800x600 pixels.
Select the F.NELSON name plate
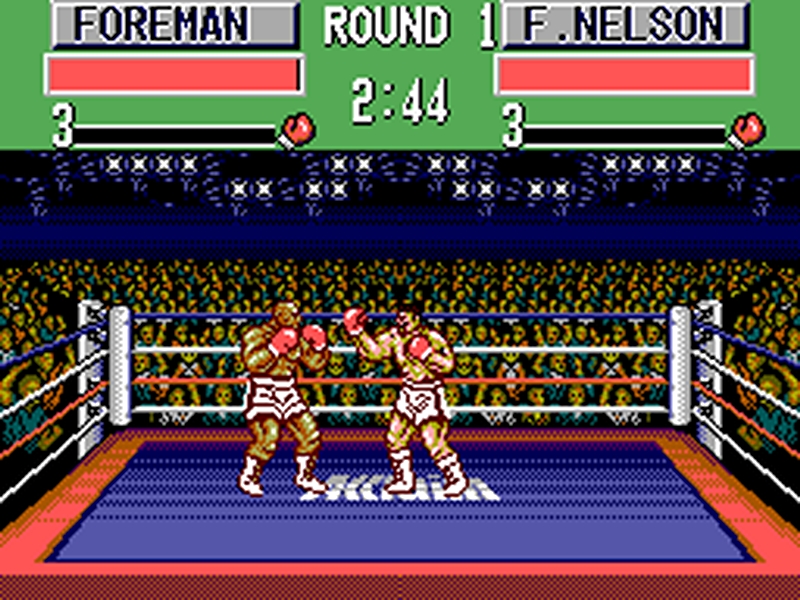click(x=624, y=25)
